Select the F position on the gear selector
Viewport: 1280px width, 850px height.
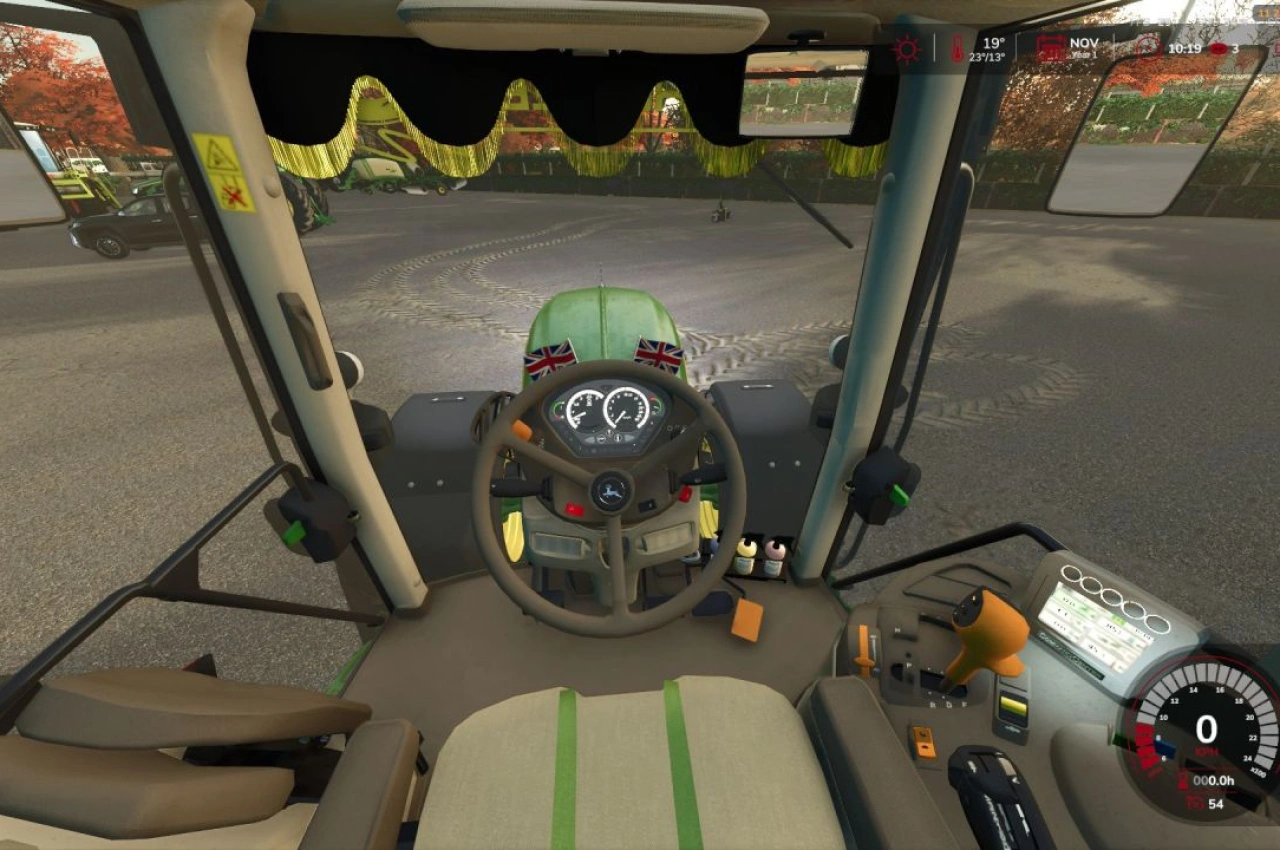tap(963, 704)
